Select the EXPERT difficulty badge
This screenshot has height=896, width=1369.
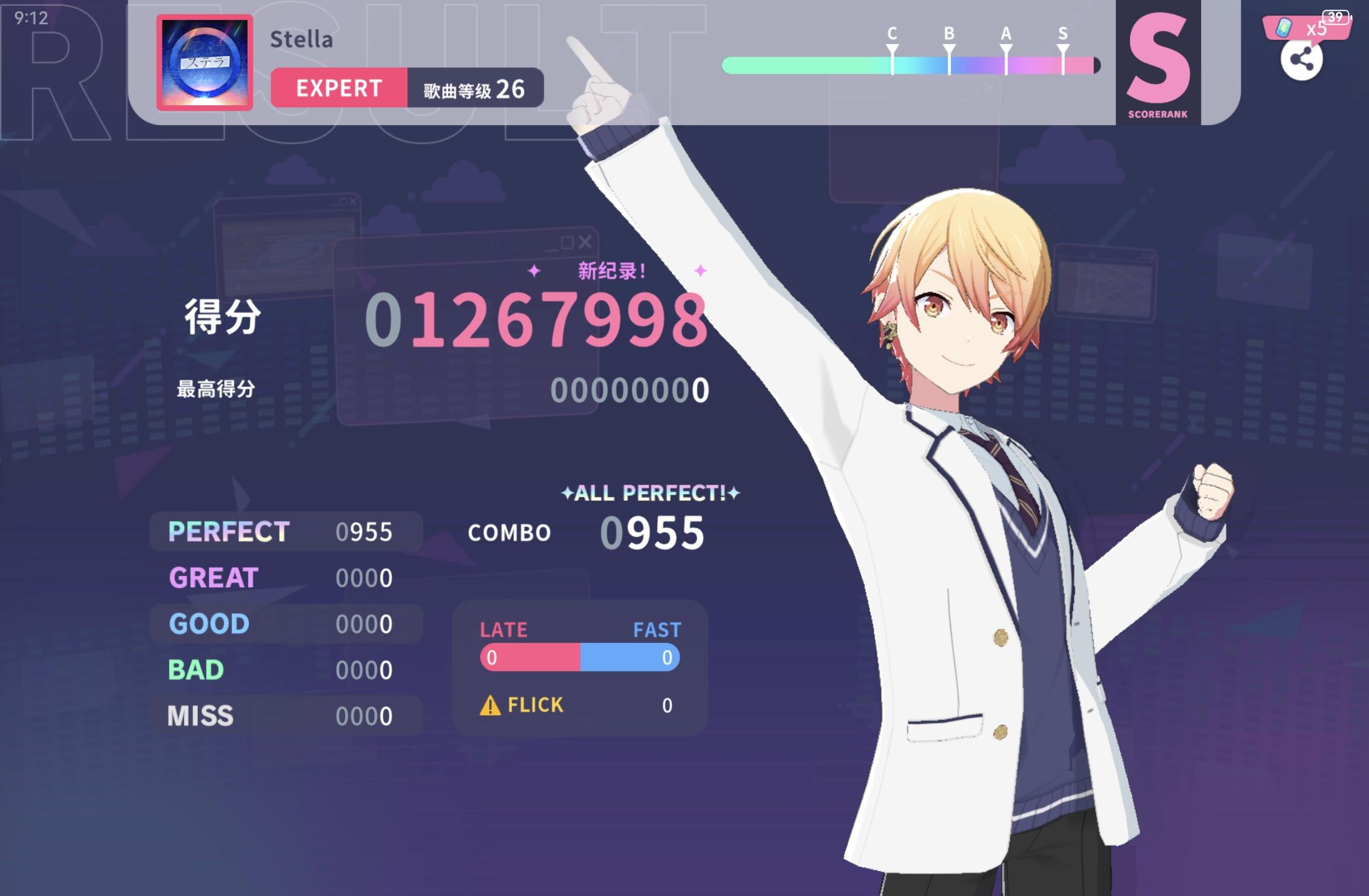[339, 88]
